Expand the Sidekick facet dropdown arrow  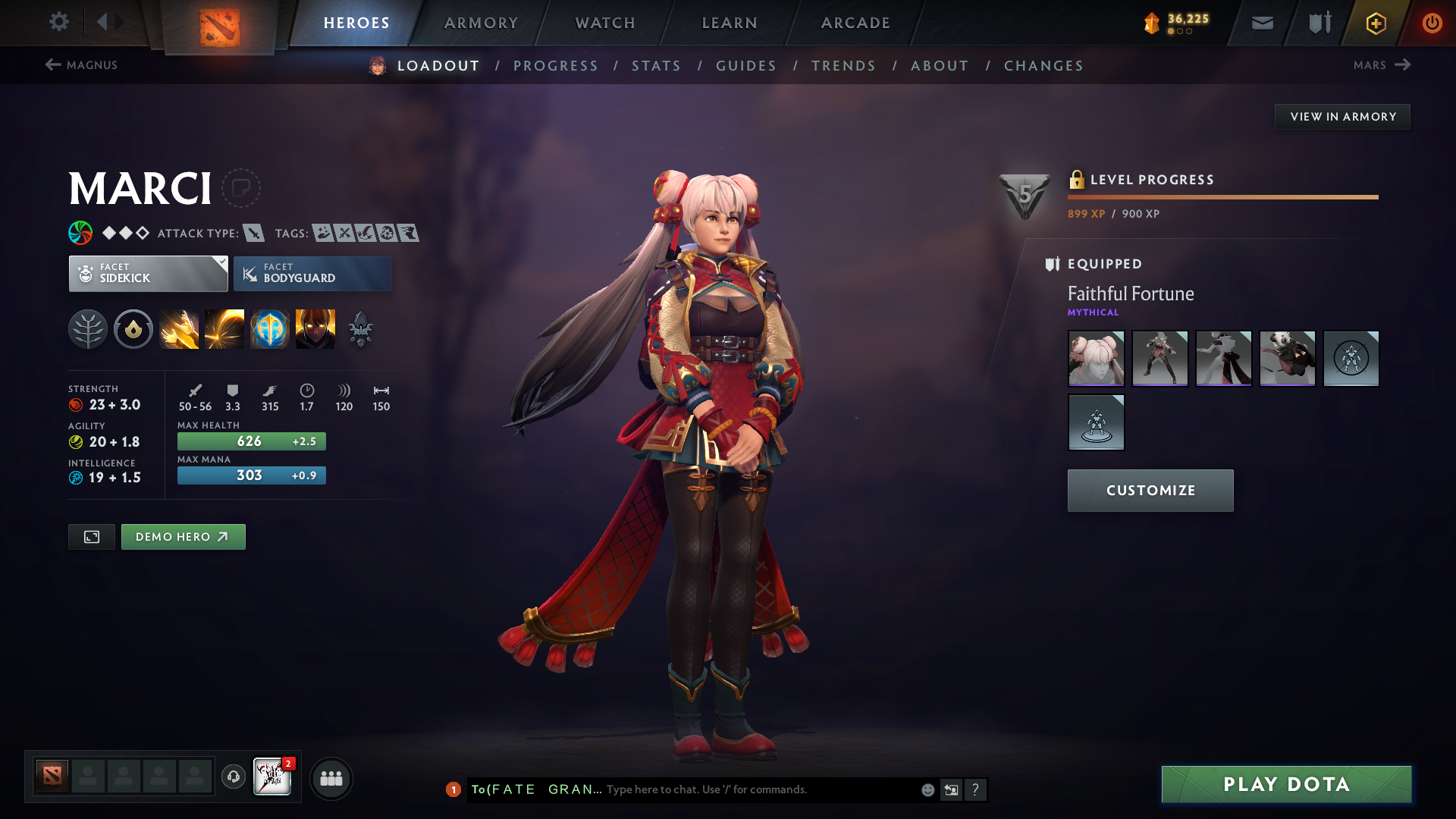click(221, 263)
